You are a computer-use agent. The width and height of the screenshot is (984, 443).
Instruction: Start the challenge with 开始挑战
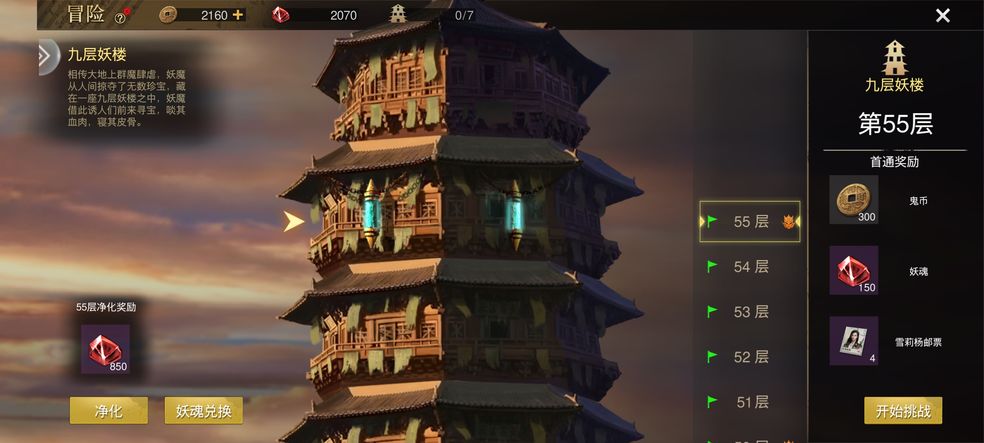(902, 410)
